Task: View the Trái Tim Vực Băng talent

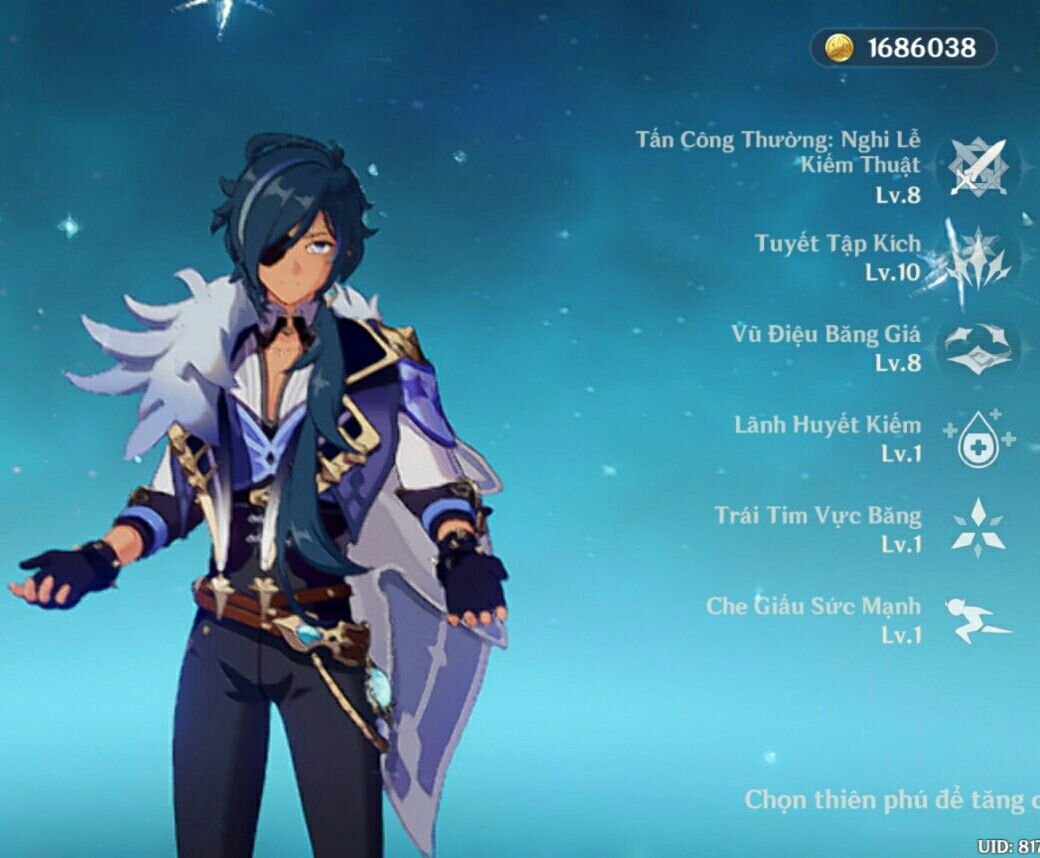Action: click(x=978, y=529)
